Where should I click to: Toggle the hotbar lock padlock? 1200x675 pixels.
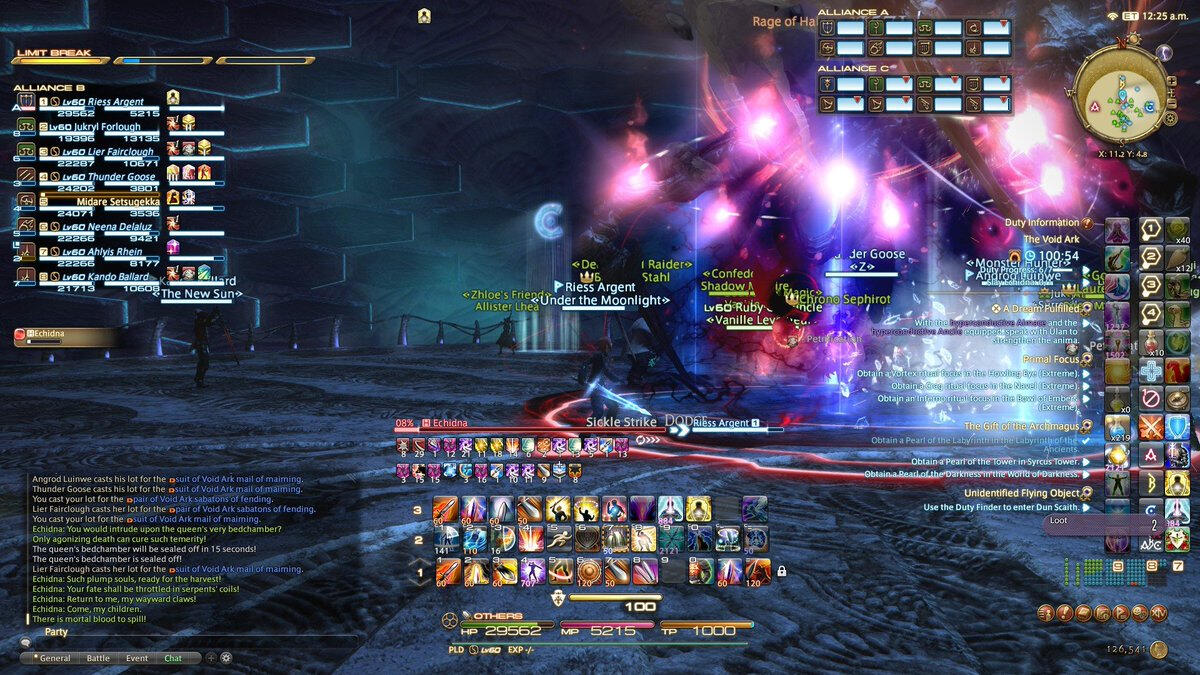[x=781, y=571]
